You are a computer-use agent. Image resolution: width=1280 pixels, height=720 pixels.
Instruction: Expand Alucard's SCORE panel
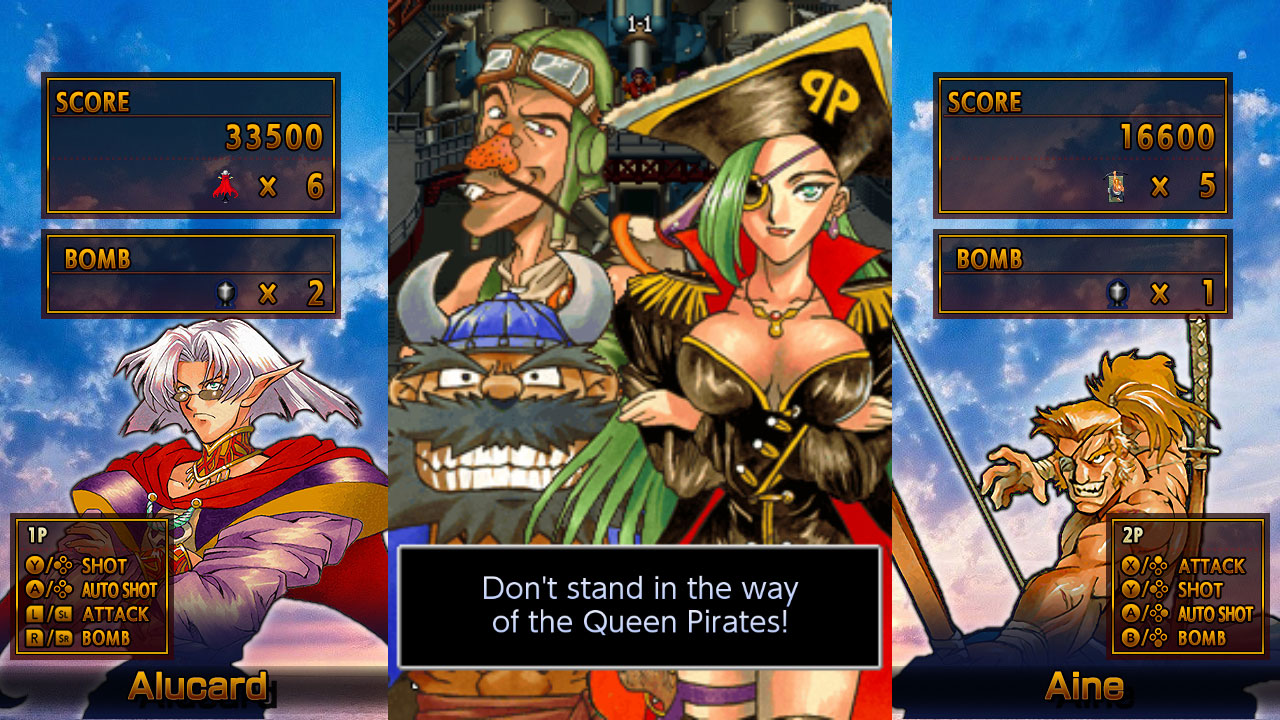(x=192, y=145)
